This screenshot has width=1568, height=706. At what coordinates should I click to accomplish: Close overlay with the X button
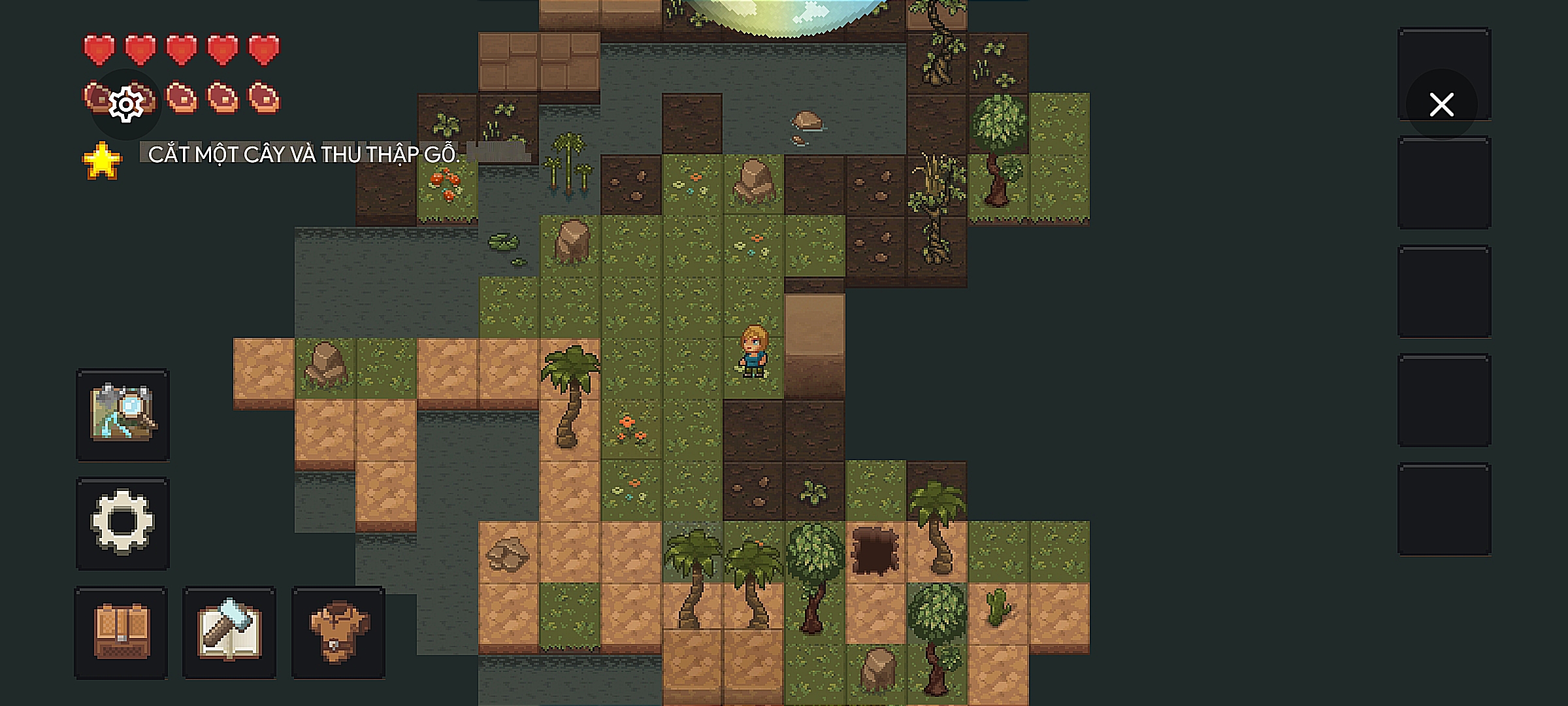point(1441,105)
